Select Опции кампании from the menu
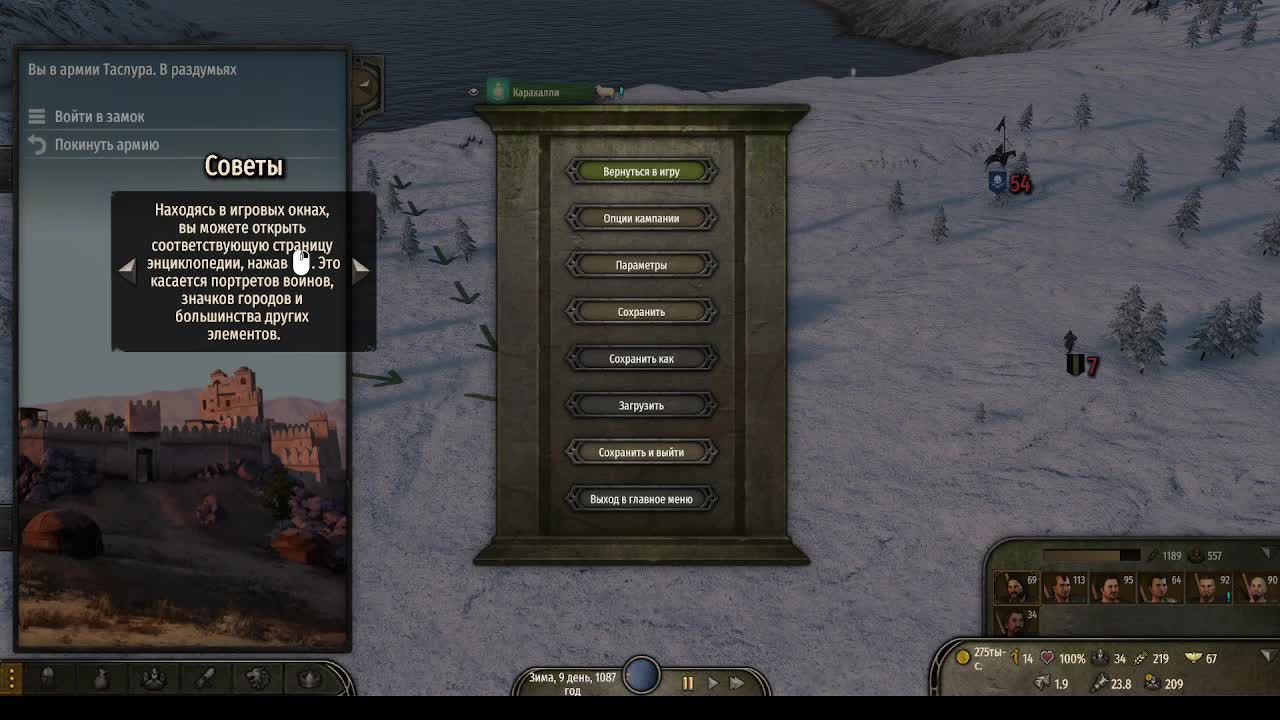This screenshot has height=720, width=1280. point(641,217)
